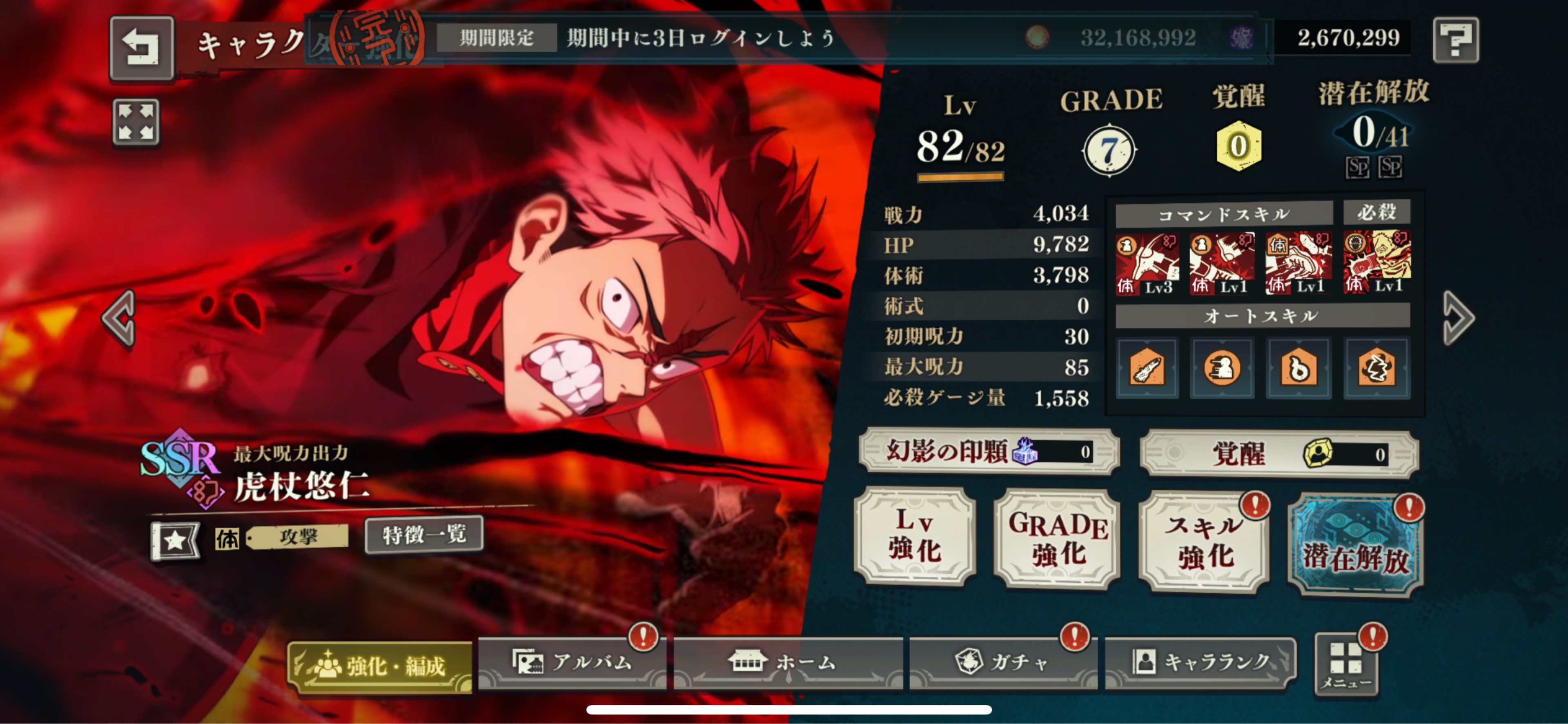Tap the 覚醒 awakening material bar

pyautogui.click(x=1279, y=454)
